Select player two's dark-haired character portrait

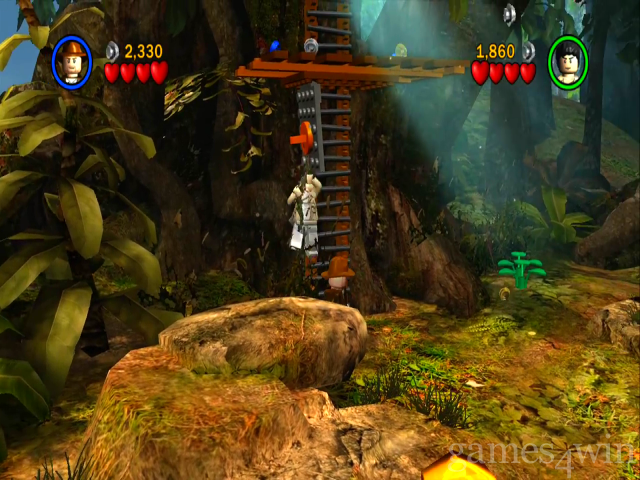coord(568,62)
